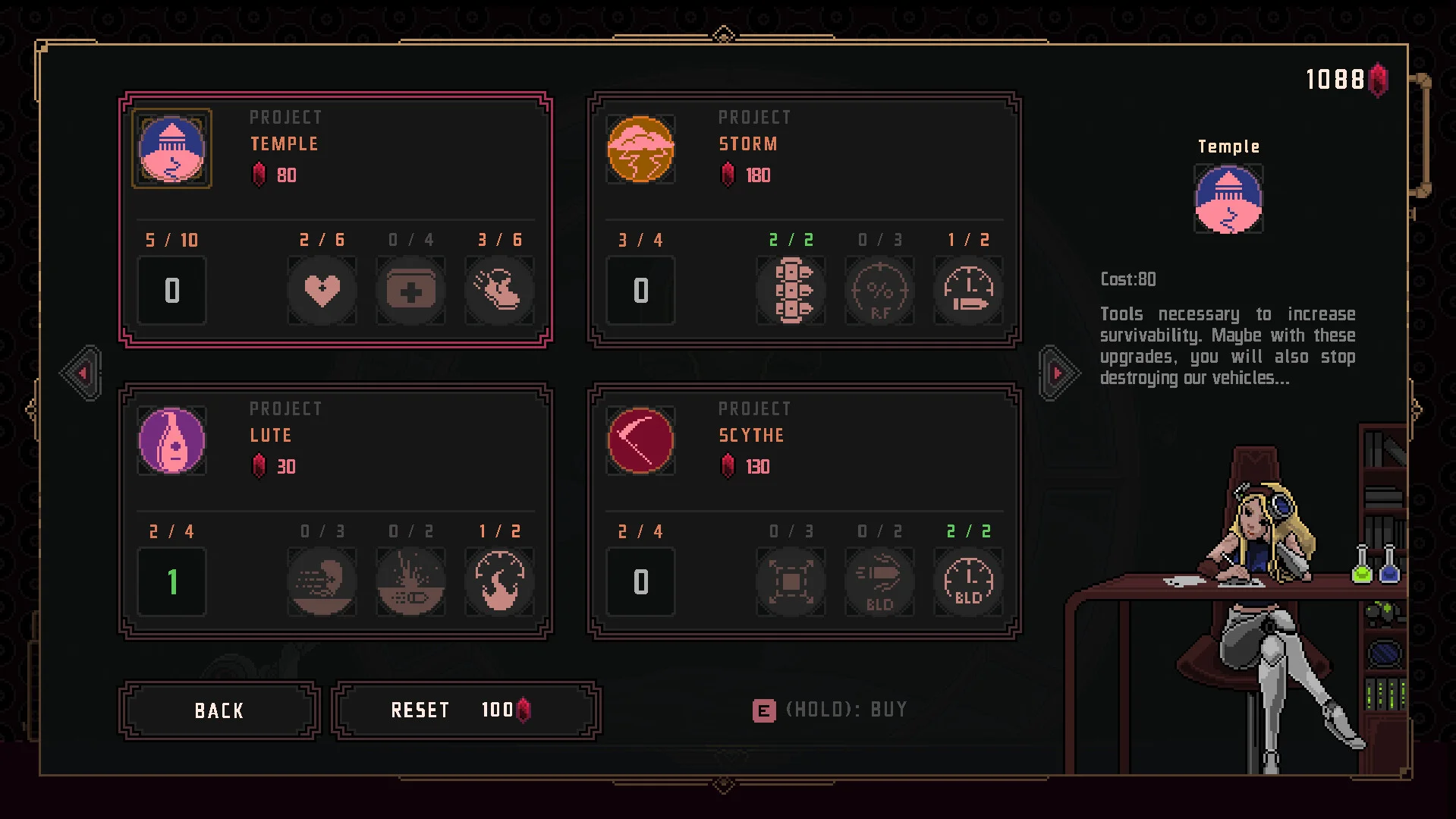Pick the BLD timer upgrade in Scythe
This screenshot has height=819, width=1456.
click(968, 581)
